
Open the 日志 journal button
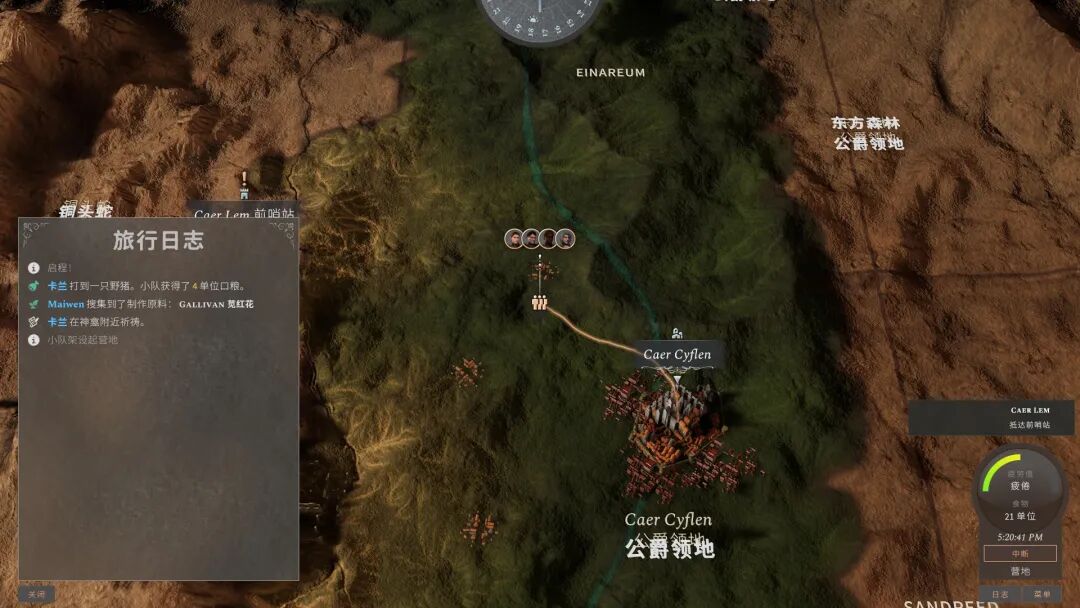coord(1000,594)
